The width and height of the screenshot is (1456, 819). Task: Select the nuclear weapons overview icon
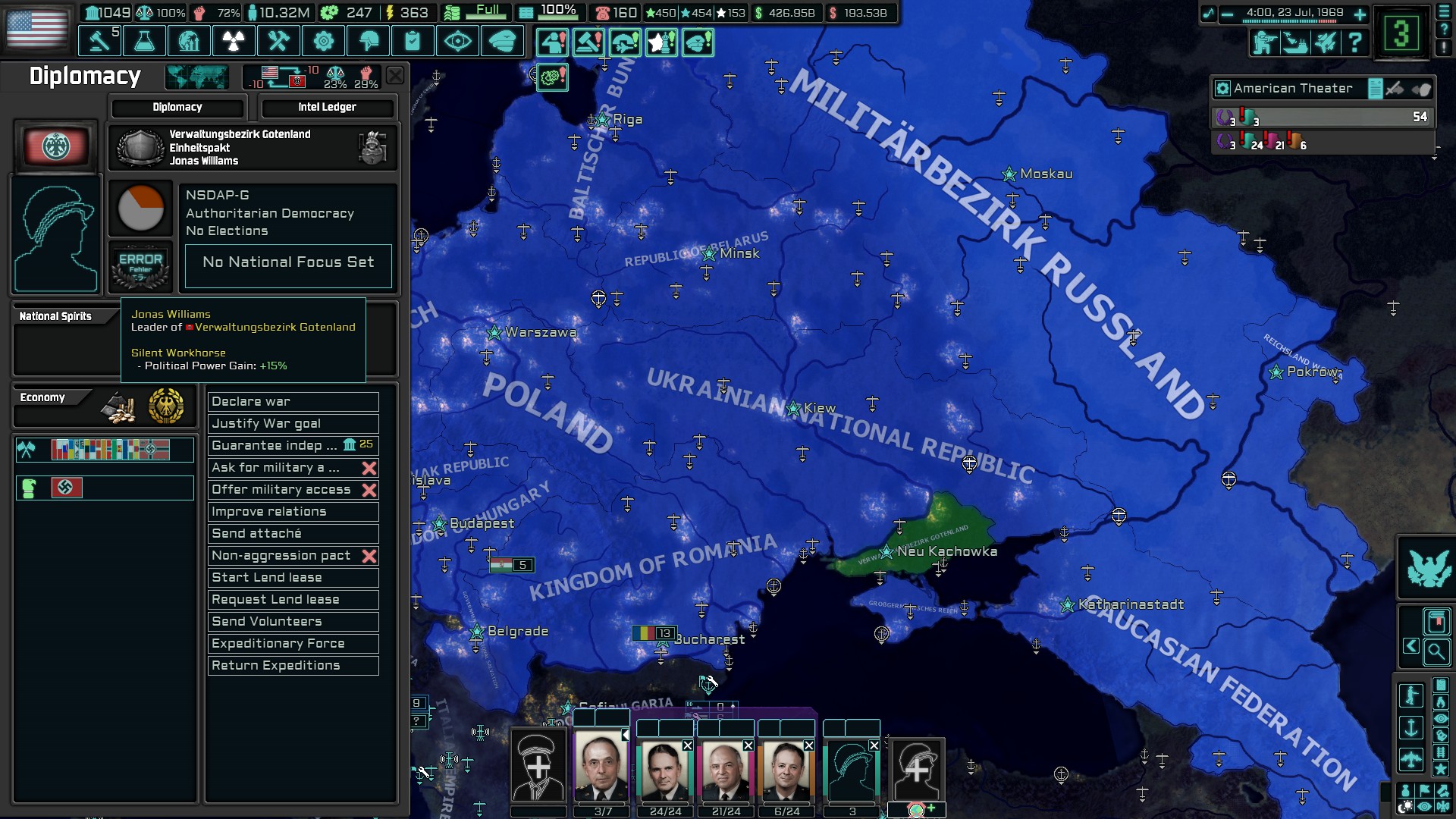(234, 42)
